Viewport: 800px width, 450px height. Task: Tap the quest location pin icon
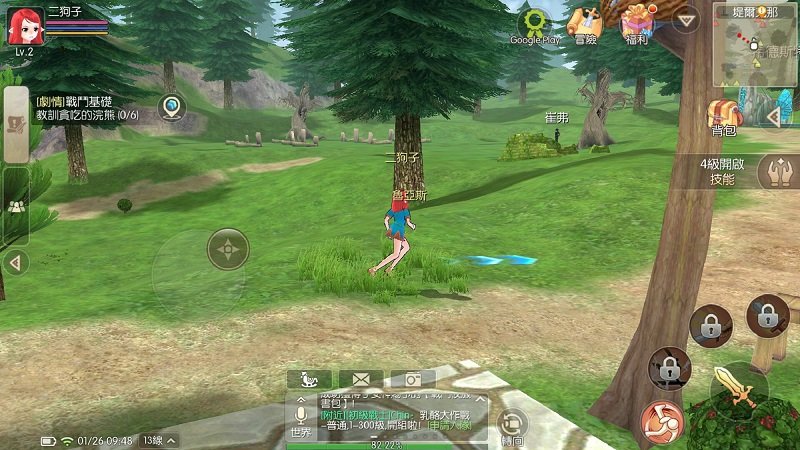[174, 107]
